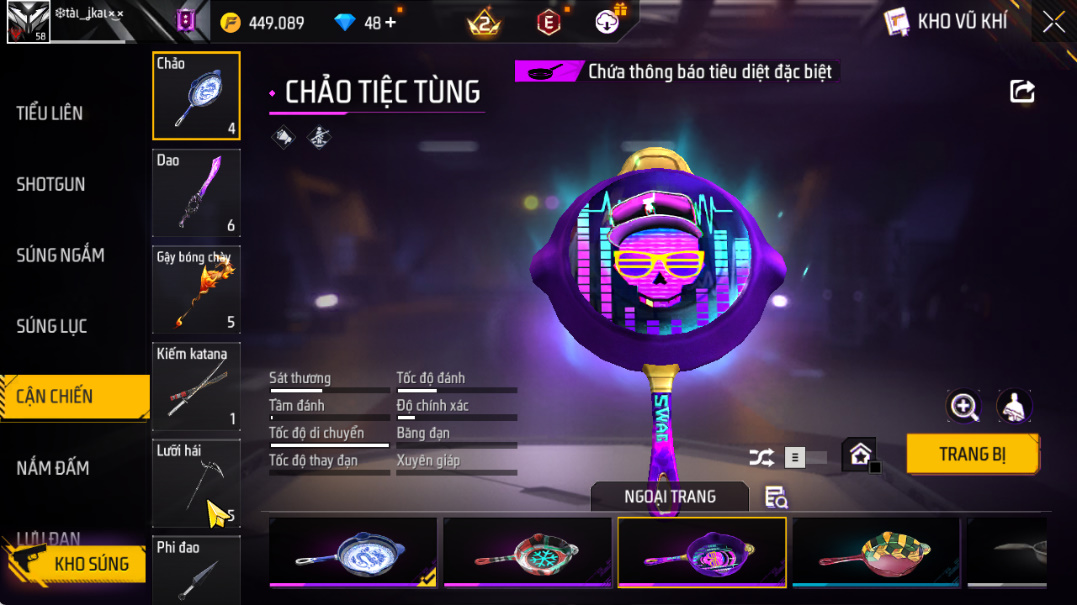The height and width of the screenshot is (605, 1077).
Task: Toggle the random skin shuffle icon
Action: (761, 457)
